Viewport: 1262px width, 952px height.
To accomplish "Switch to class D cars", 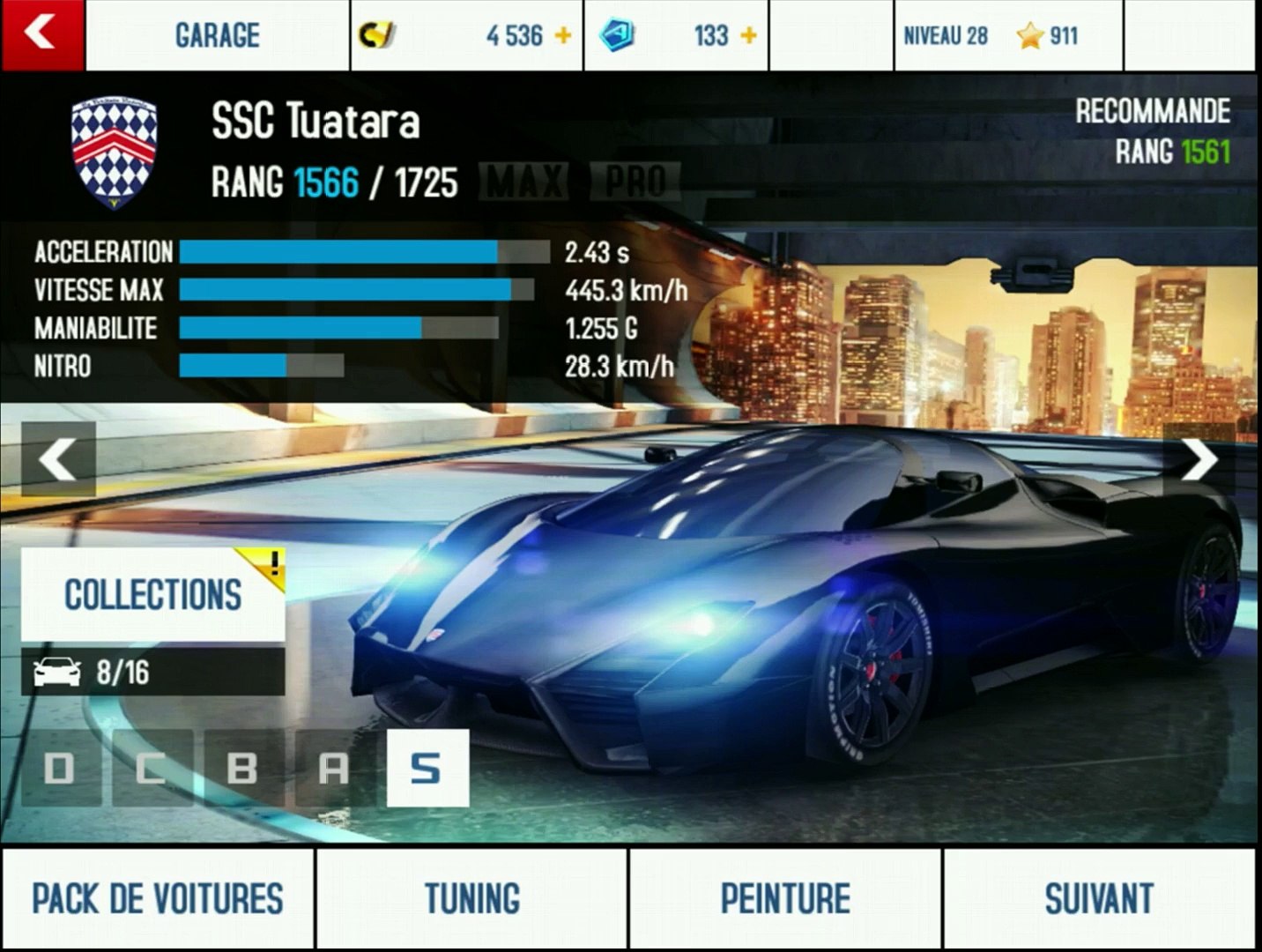I will click(60, 769).
